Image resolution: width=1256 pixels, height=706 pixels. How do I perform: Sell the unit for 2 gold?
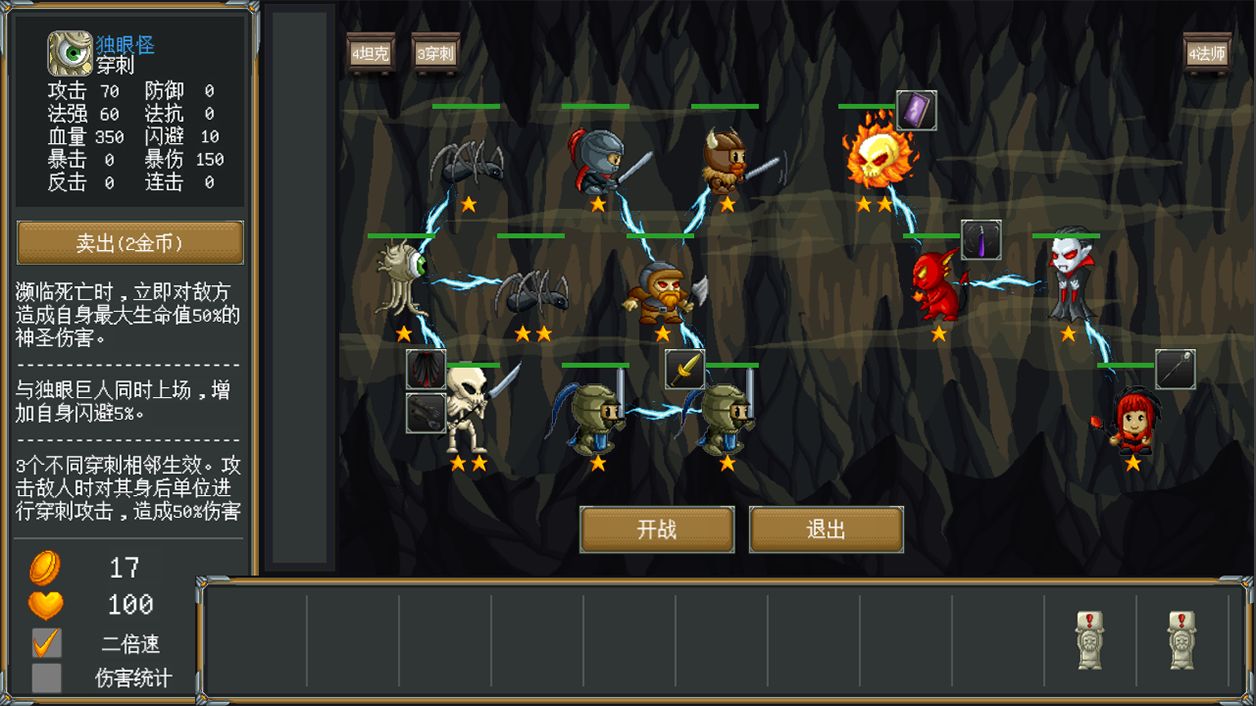[x=130, y=243]
